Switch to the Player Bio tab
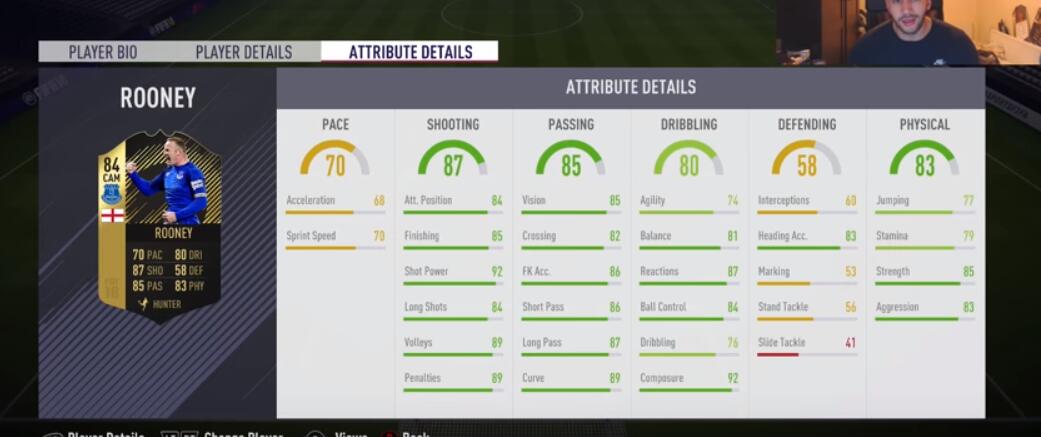The image size is (1041, 437). coord(103,52)
